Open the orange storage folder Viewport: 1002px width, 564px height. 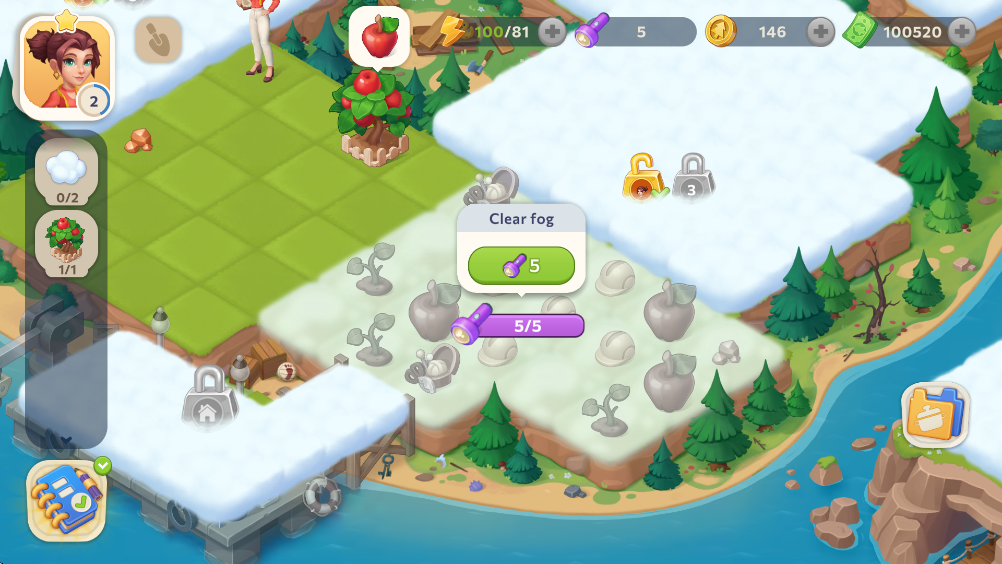[935, 415]
